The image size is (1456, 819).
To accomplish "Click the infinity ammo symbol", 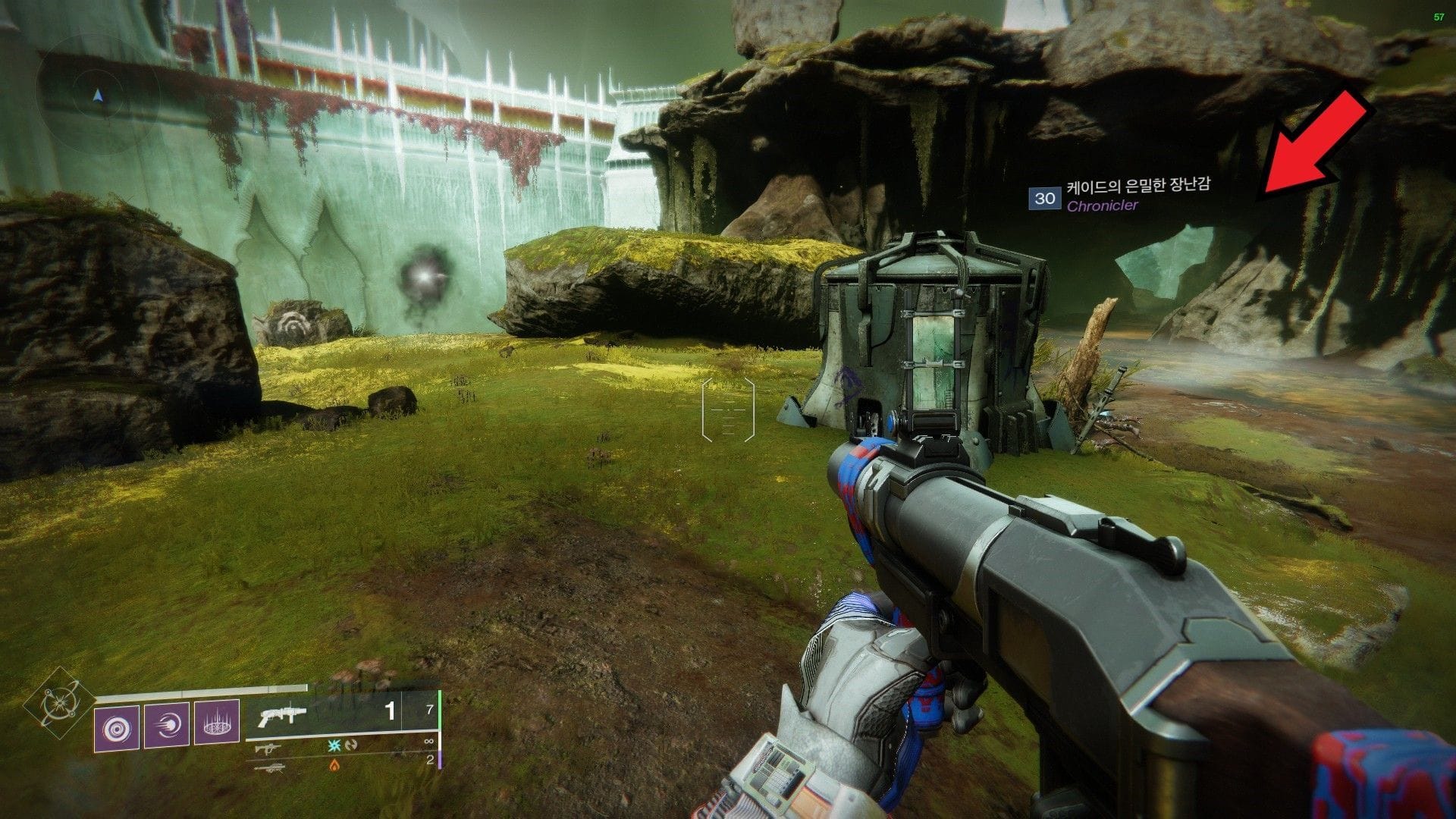I will [x=428, y=741].
